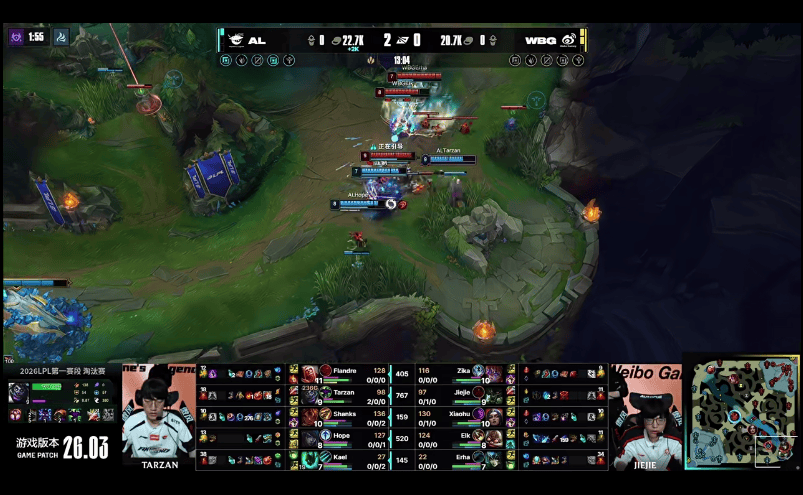The width and height of the screenshot is (803, 495).
Task: Select Tarzan's row in the scoreboard
Action: (x=340, y=395)
